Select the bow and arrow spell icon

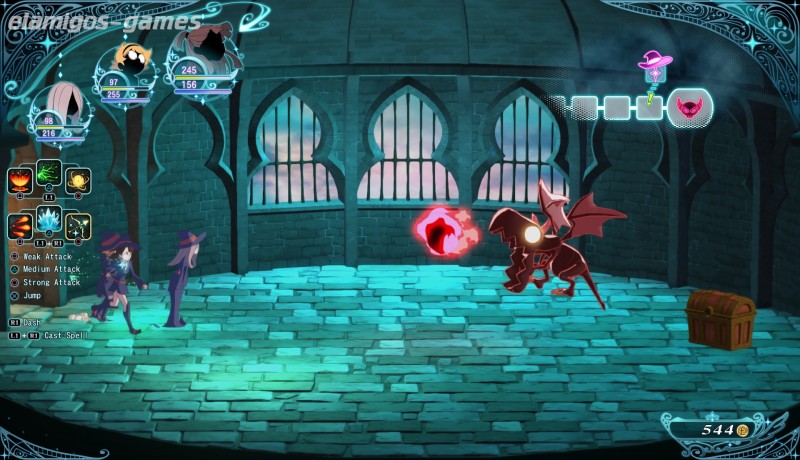78,227
